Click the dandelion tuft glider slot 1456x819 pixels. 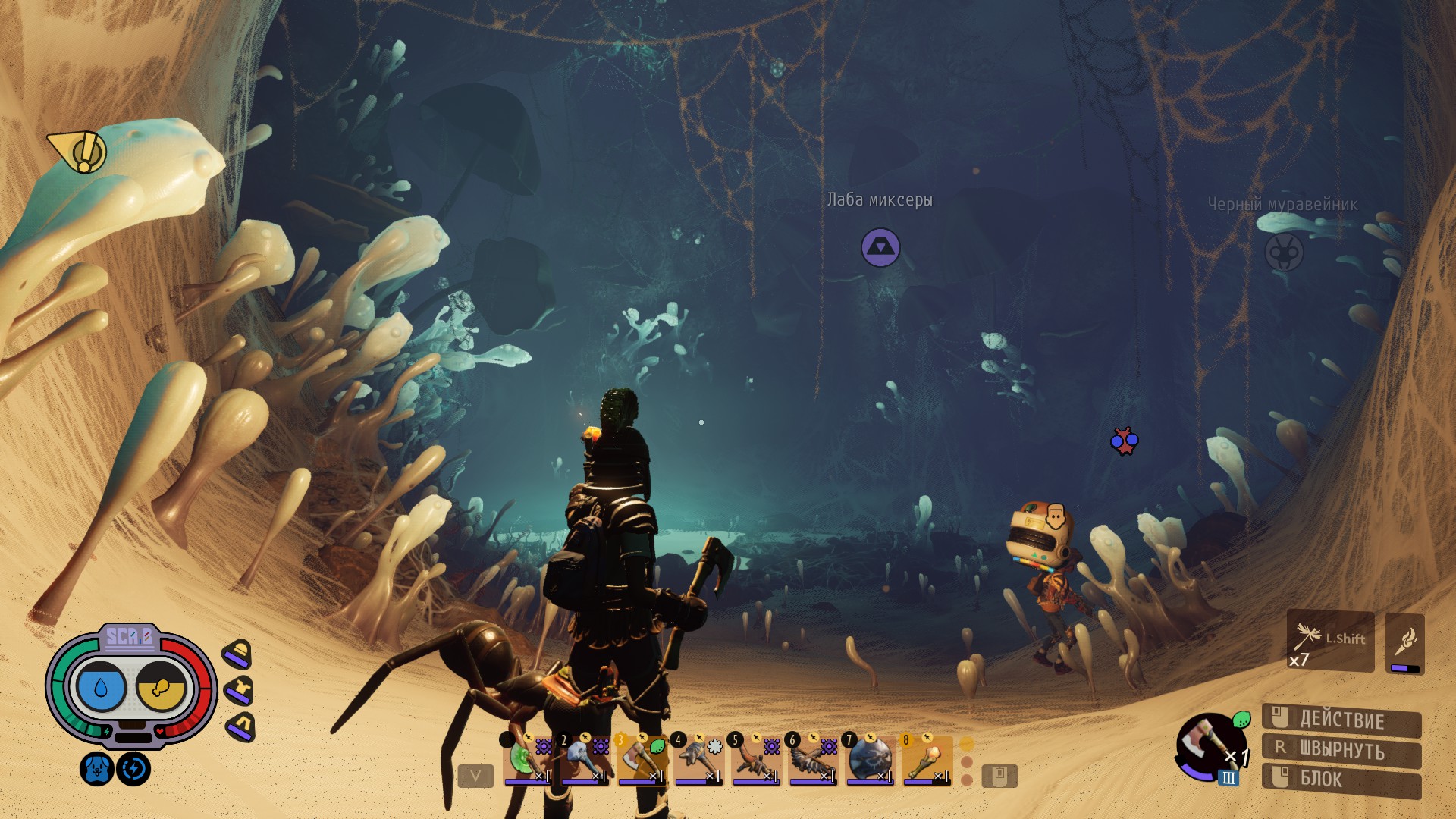[x=1330, y=642]
